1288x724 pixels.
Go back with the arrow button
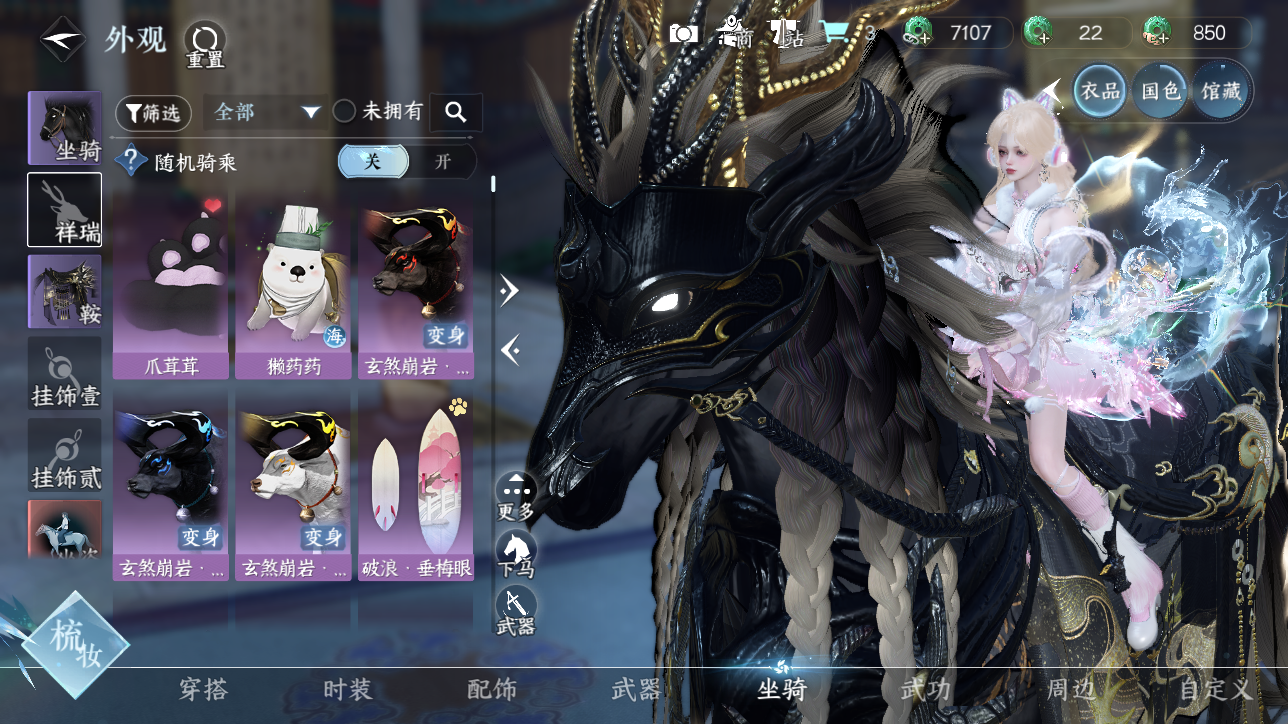pyautogui.click(x=62, y=39)
